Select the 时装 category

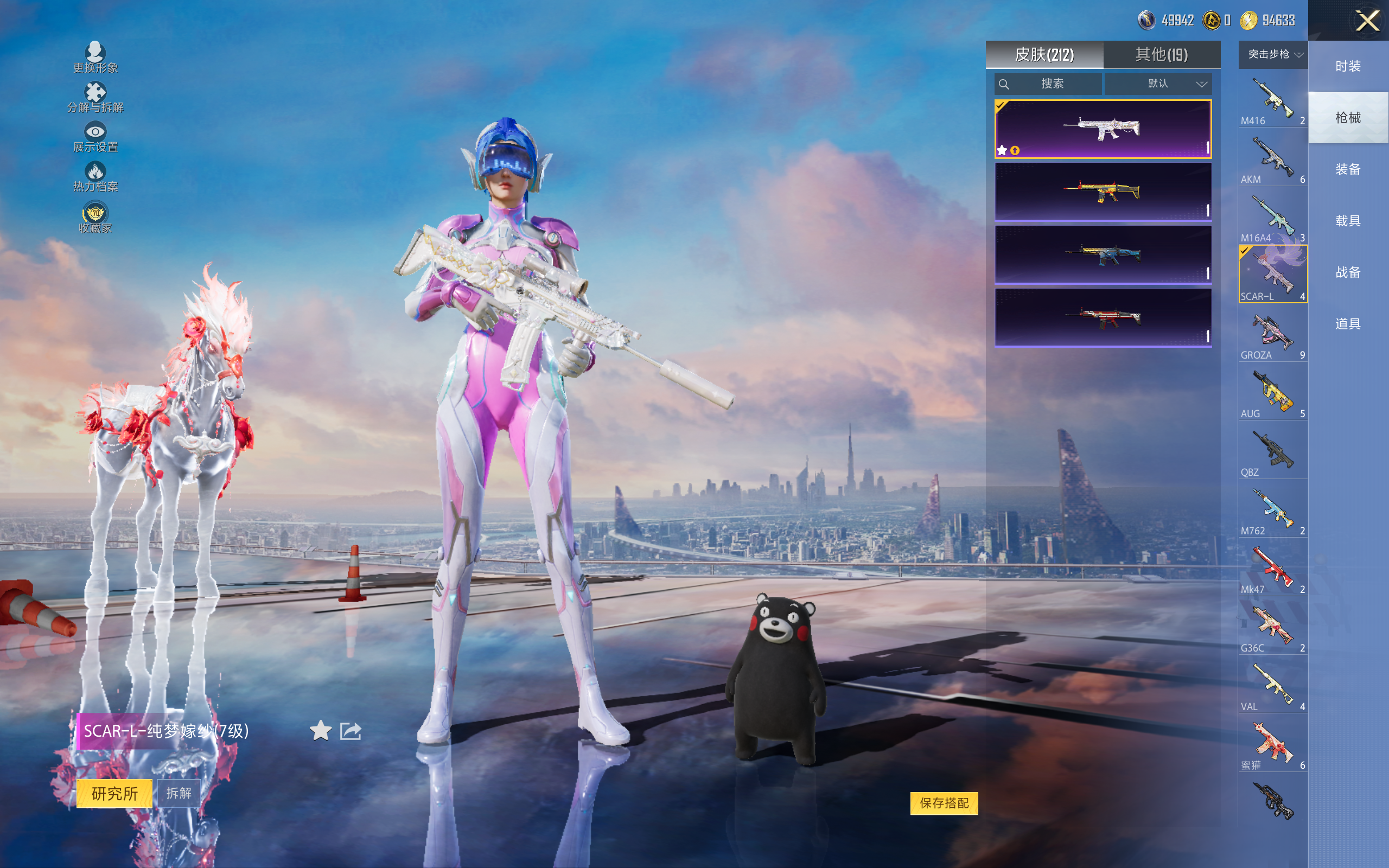pos(1348,67)
